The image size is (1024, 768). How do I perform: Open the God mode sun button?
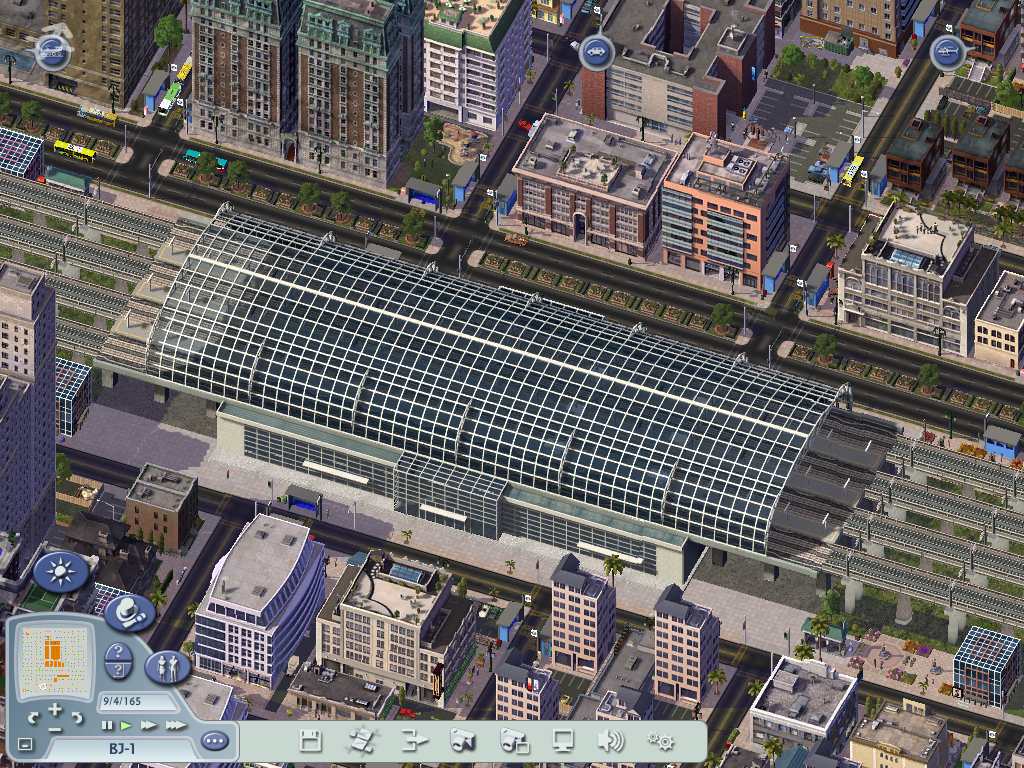[60, 572]
